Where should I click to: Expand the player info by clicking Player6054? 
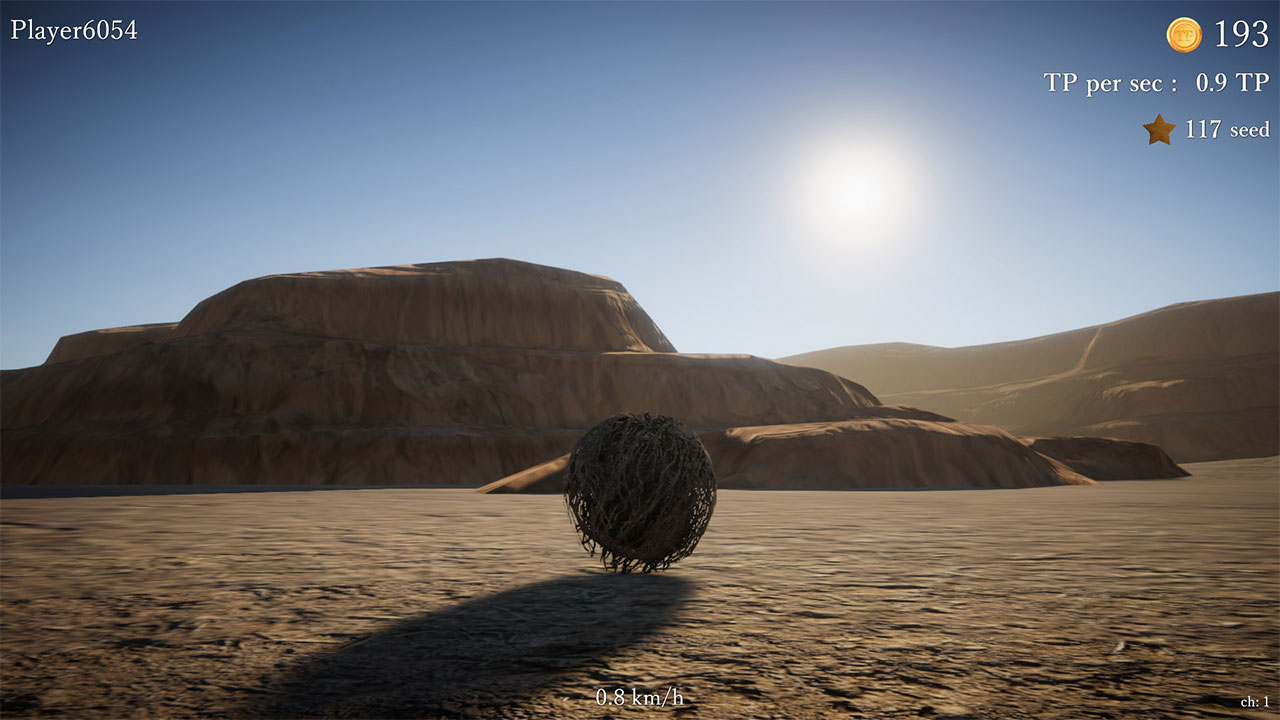(x=72, y=28)
